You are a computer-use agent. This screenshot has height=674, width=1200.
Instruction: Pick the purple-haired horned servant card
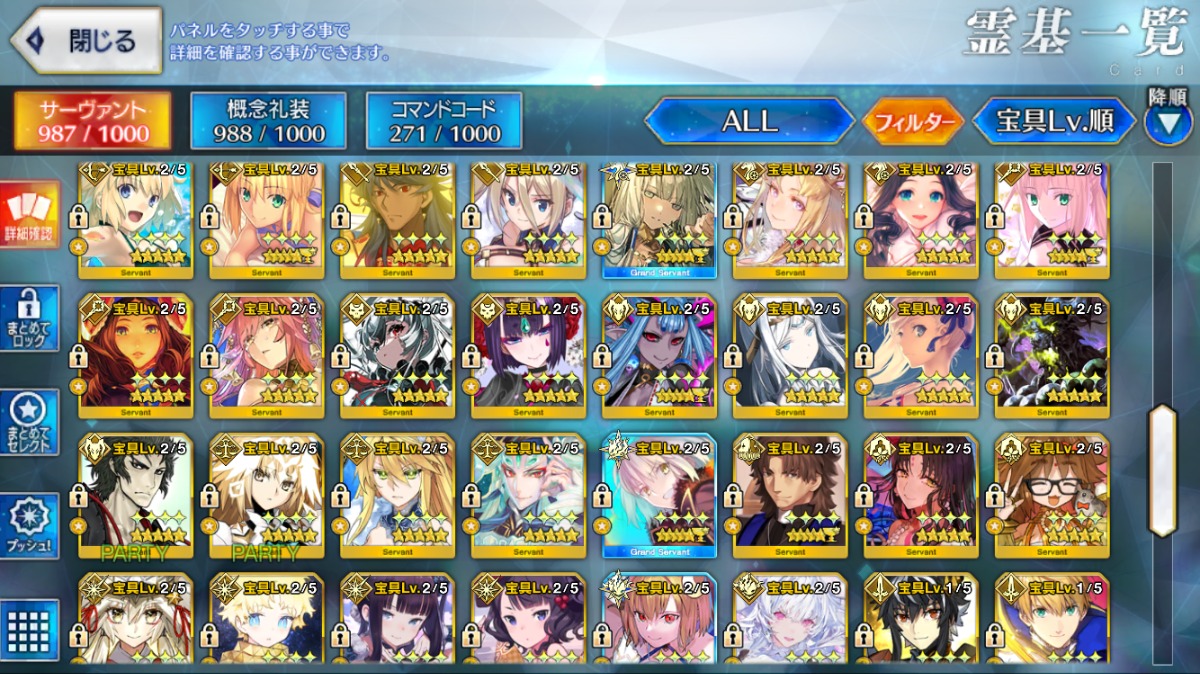527,356
